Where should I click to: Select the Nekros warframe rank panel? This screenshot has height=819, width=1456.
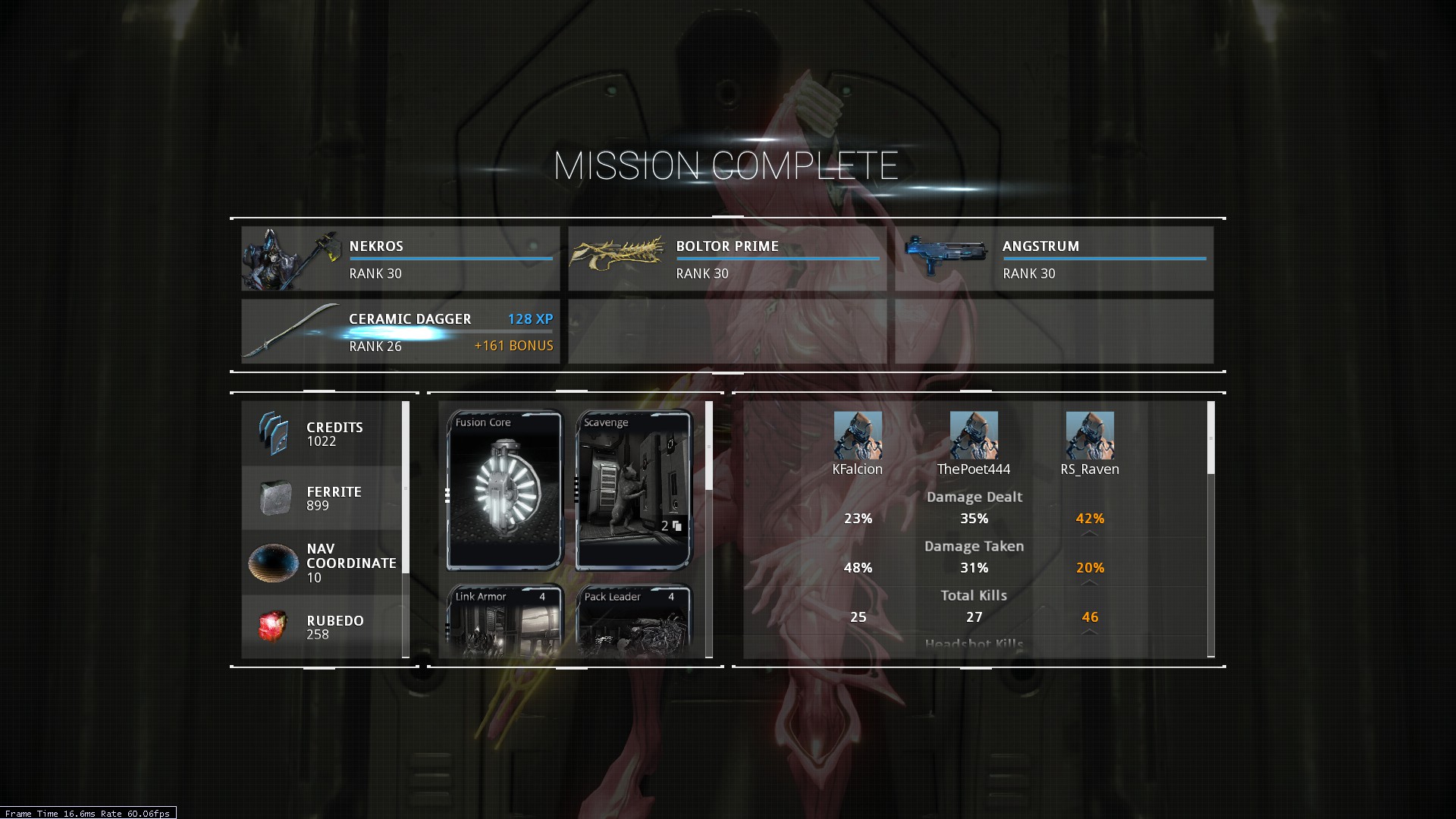[400, 259]
